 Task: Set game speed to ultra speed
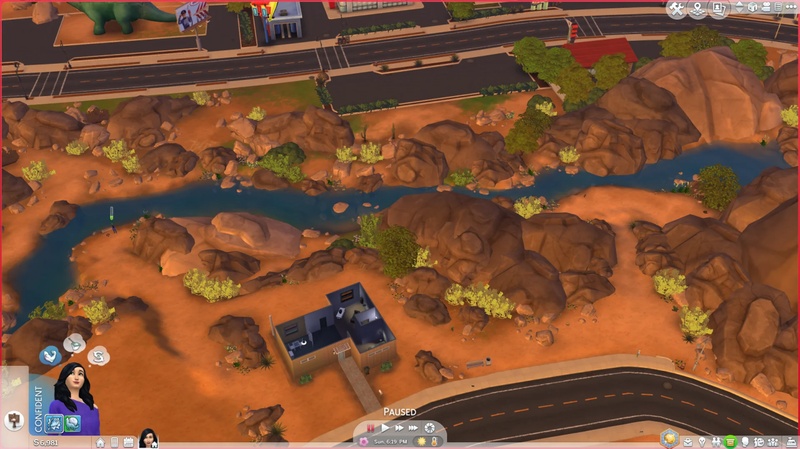pyautogui.click(x=411, y=427)
